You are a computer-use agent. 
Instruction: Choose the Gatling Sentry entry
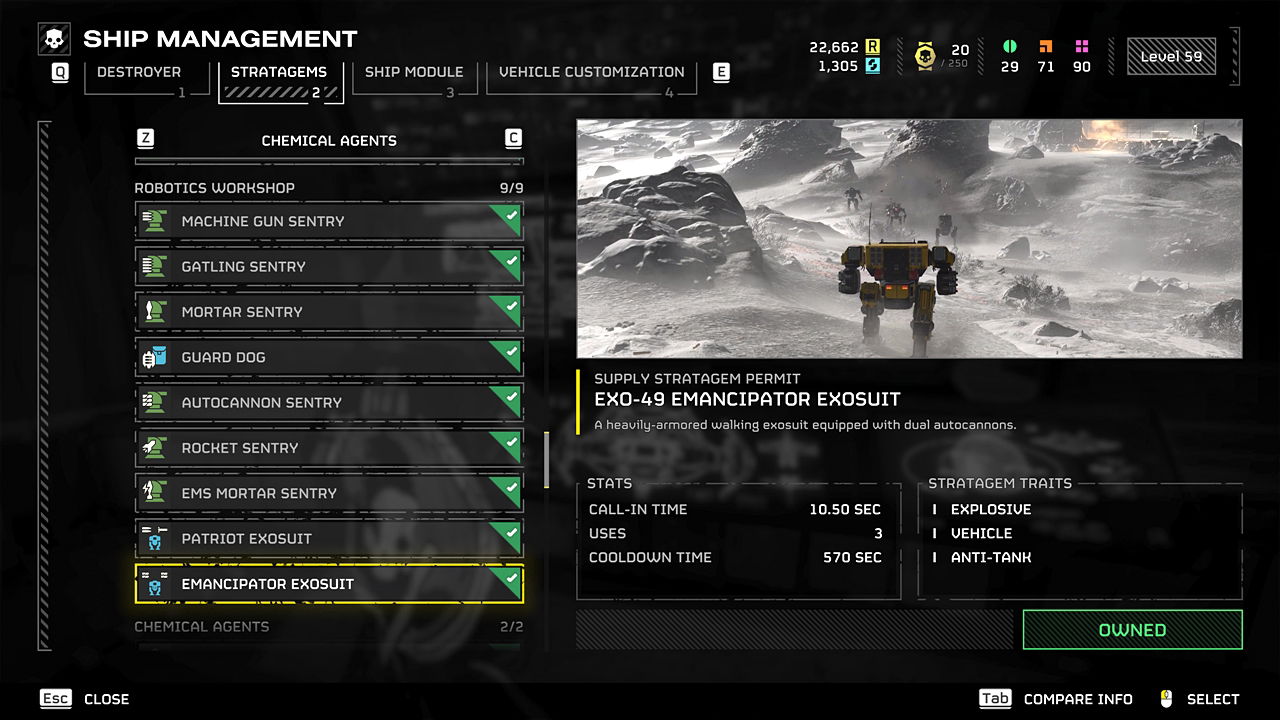(x=329, y=267)
